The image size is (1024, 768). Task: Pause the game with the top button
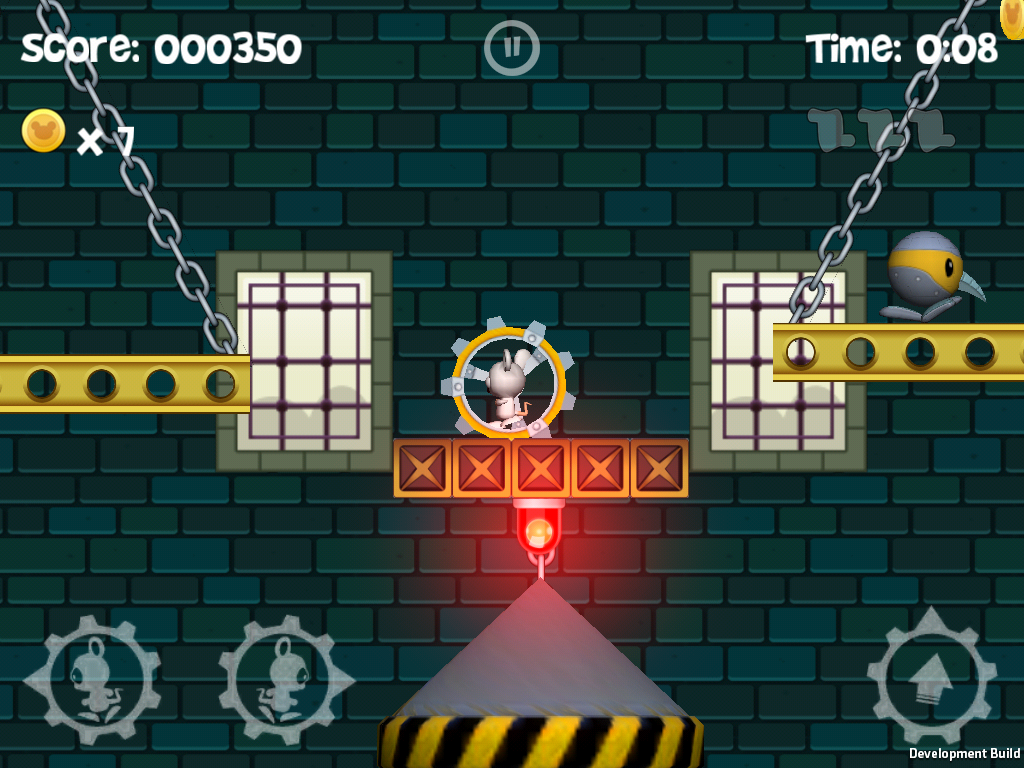click(512, 48)
